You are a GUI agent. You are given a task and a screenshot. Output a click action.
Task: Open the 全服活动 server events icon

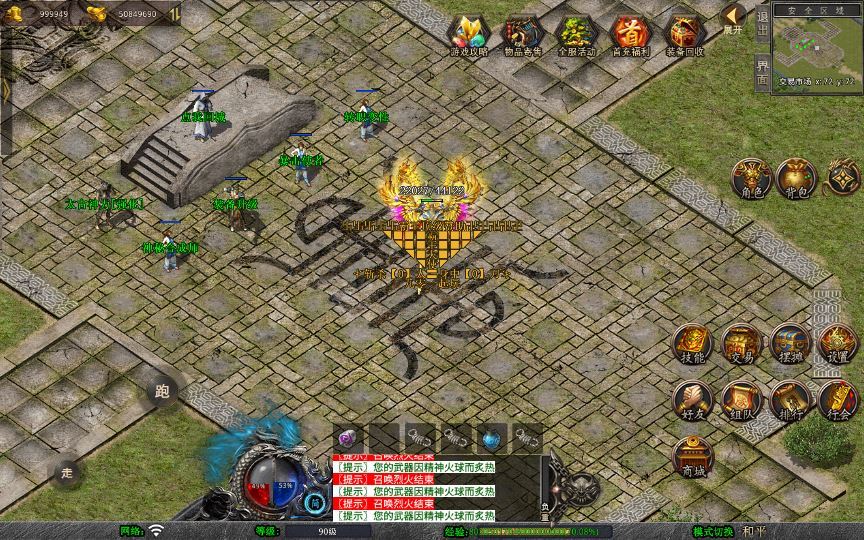click(x=577, y=35)
